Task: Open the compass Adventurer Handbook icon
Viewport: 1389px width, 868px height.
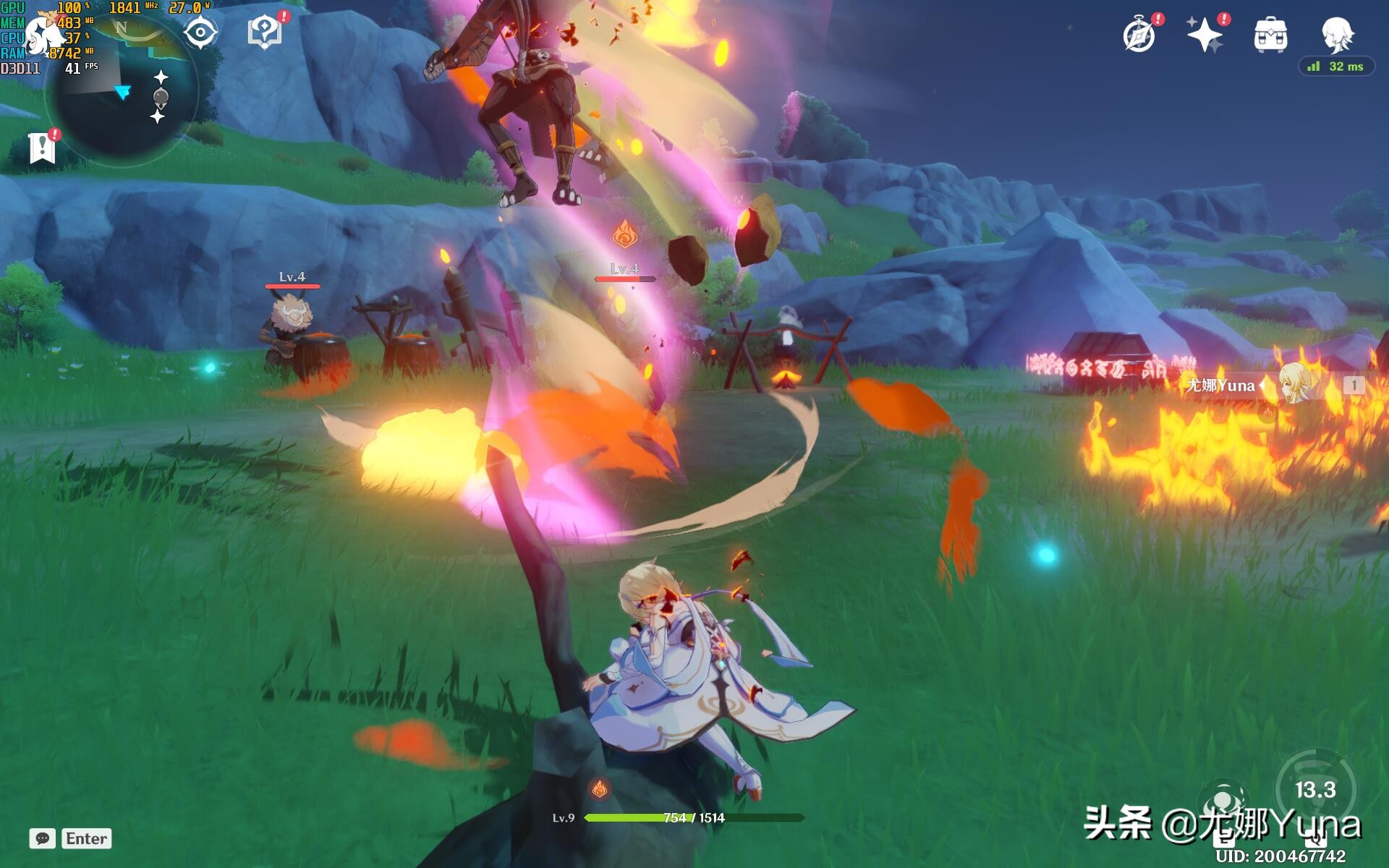Action: [1139, 35]
